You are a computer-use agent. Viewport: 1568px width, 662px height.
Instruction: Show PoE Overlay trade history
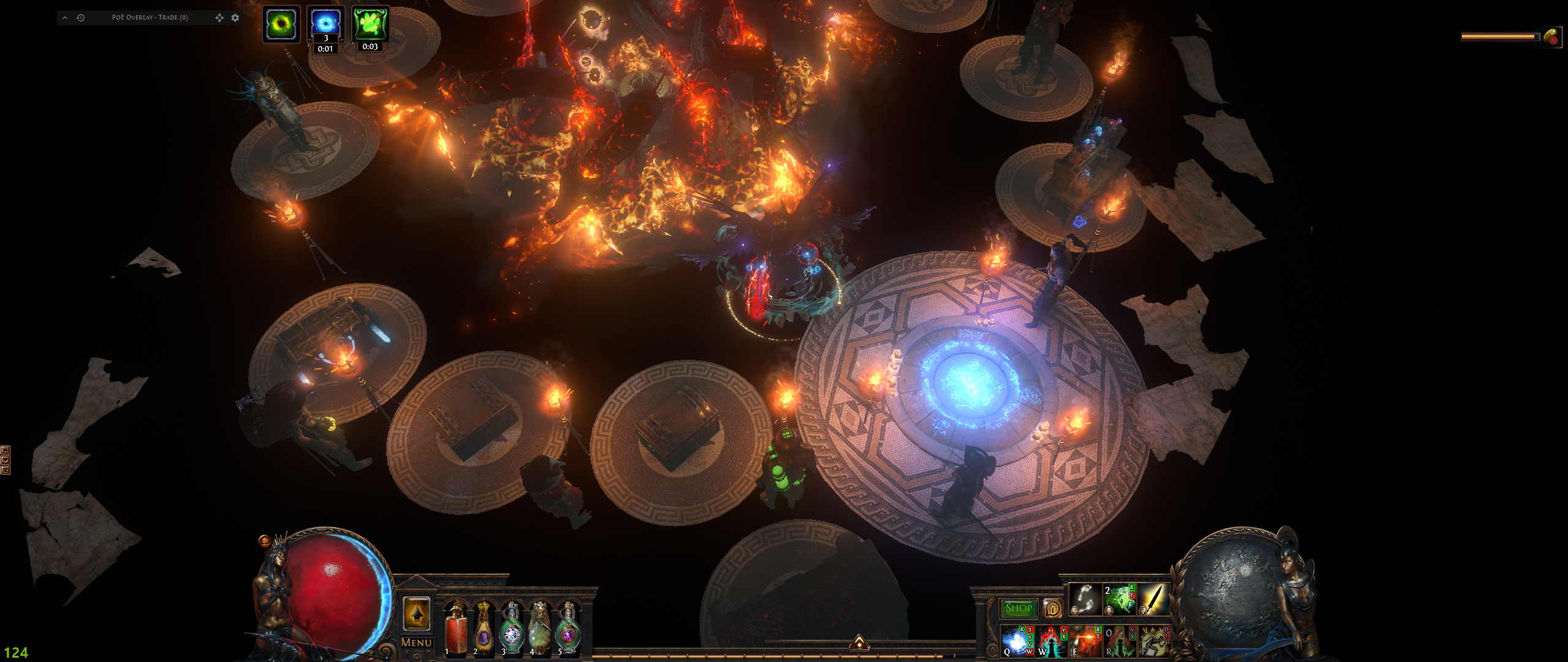(80, 18)
